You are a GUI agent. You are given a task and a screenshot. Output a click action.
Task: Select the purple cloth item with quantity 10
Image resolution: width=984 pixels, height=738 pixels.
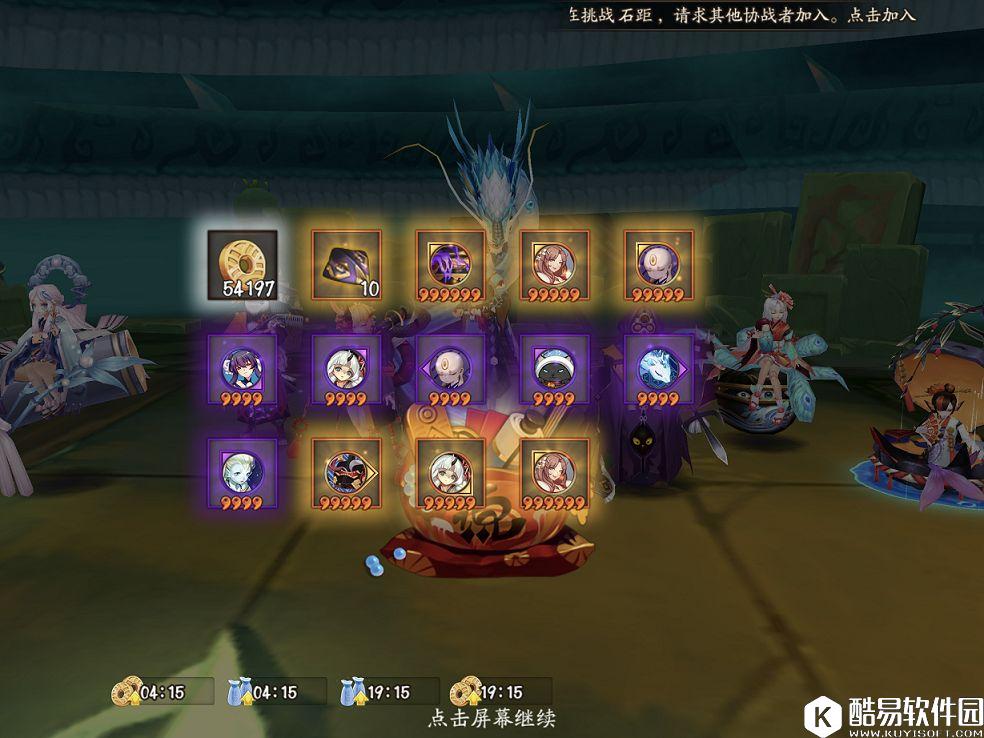346,263
